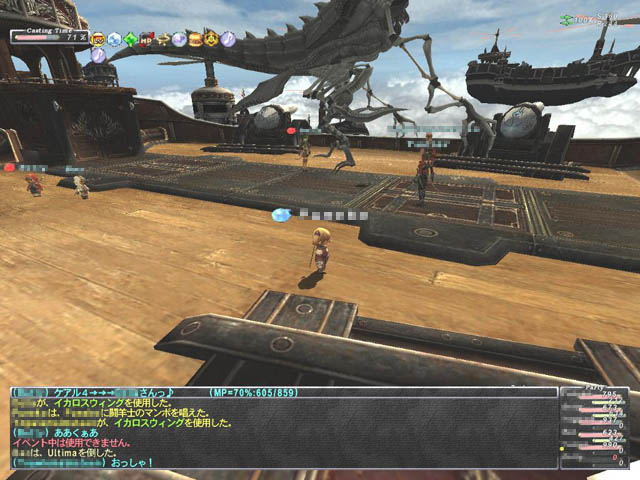Choose the party member with 990 HP
Image resolution: width=640 pixels, height=480 pixels.
click(598, 446)
